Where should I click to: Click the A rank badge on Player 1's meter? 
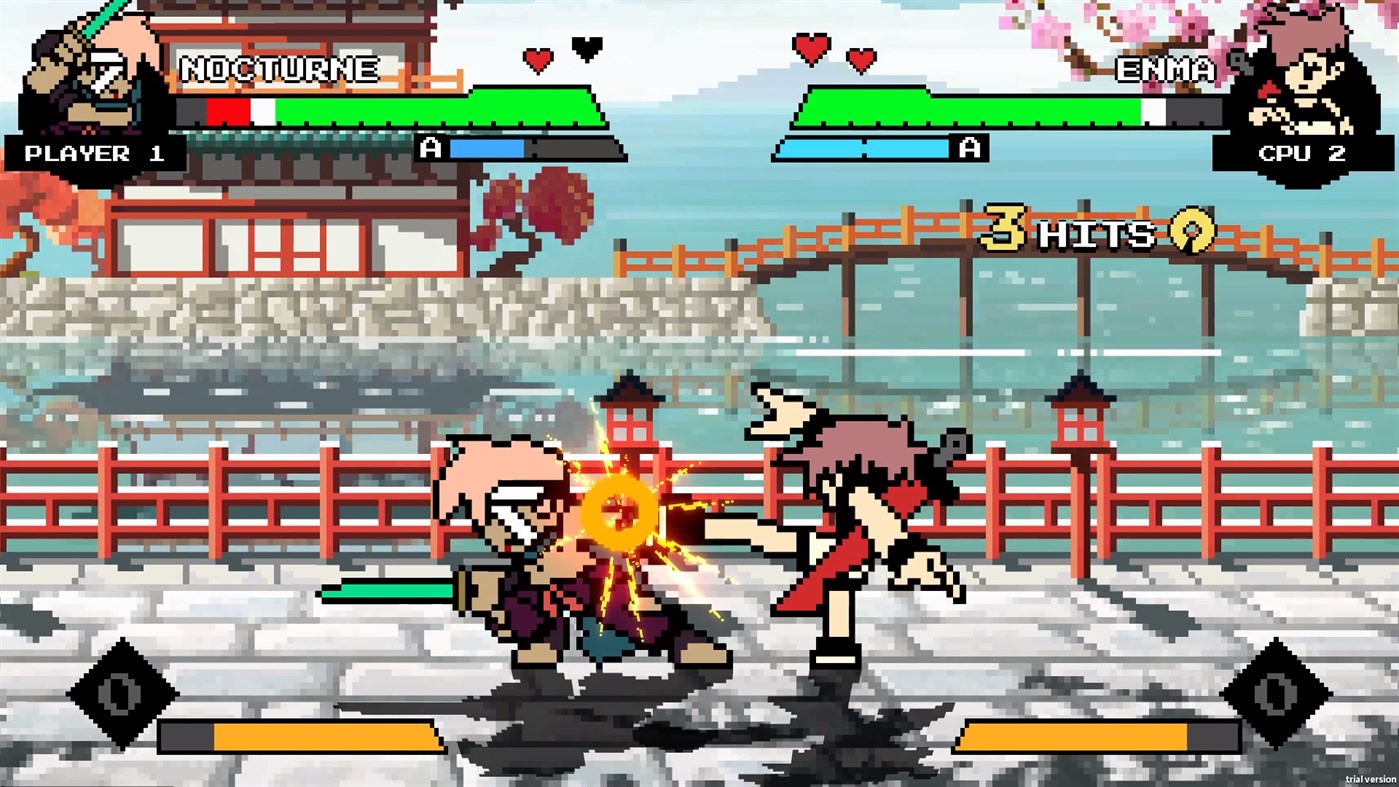(x=432, y=148)
